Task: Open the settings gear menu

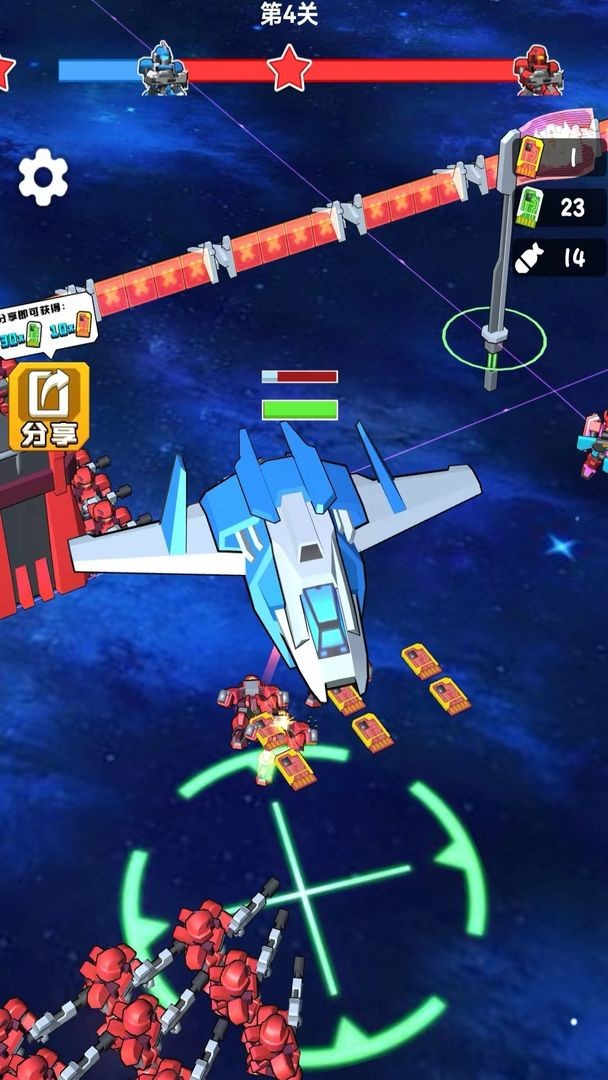Action: coord(44,177)
